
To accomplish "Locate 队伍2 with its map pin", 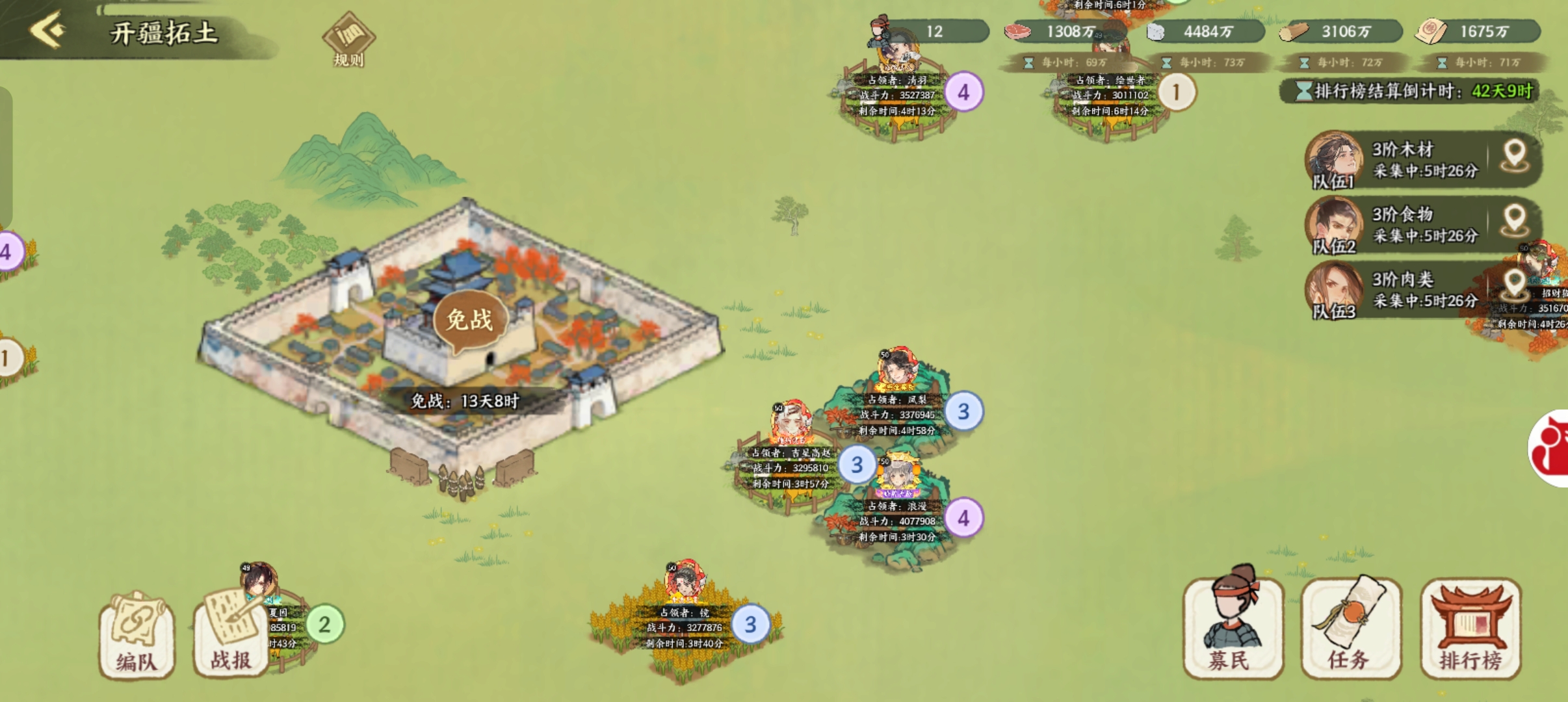I will (1515, 221).
